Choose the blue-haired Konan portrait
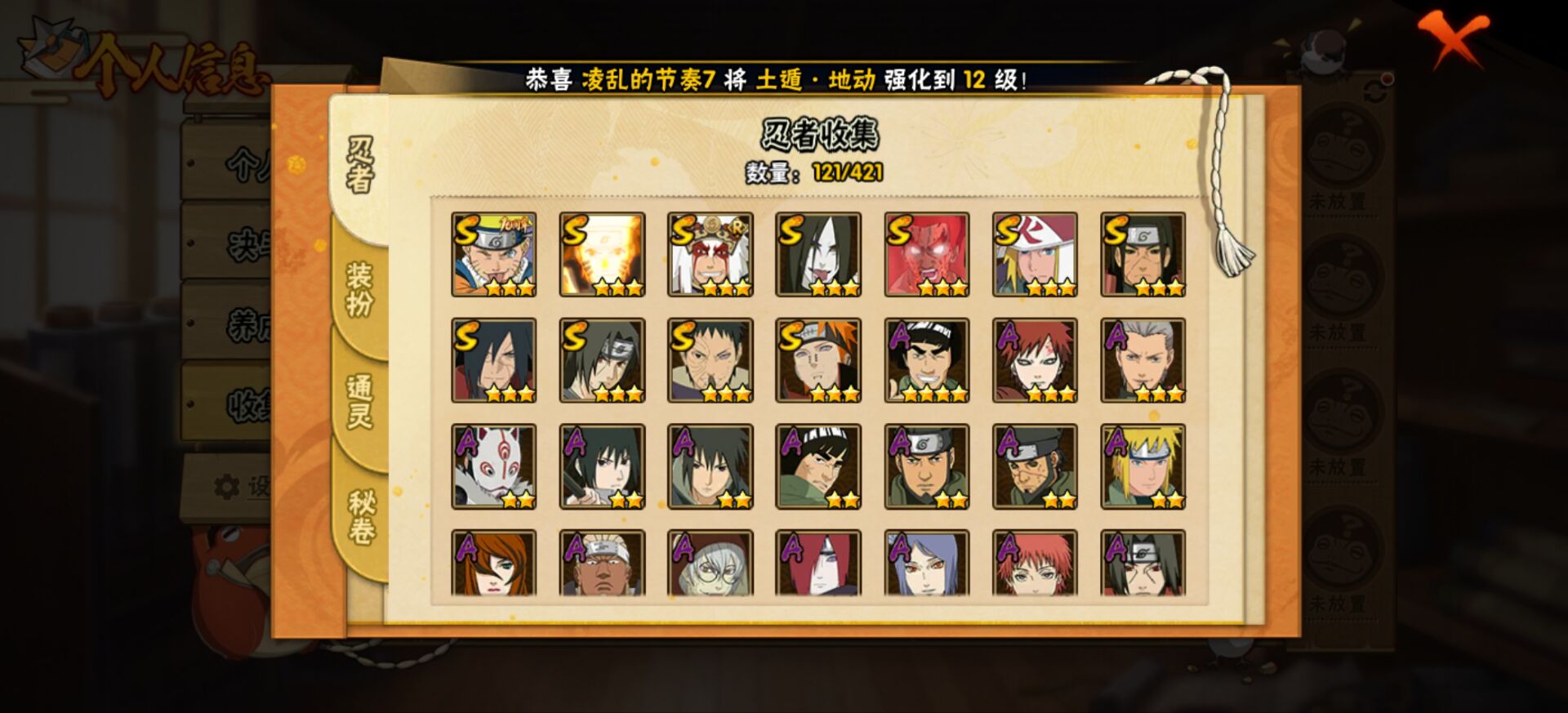Viewport: 1568px width, 713px height. [927, 564]
